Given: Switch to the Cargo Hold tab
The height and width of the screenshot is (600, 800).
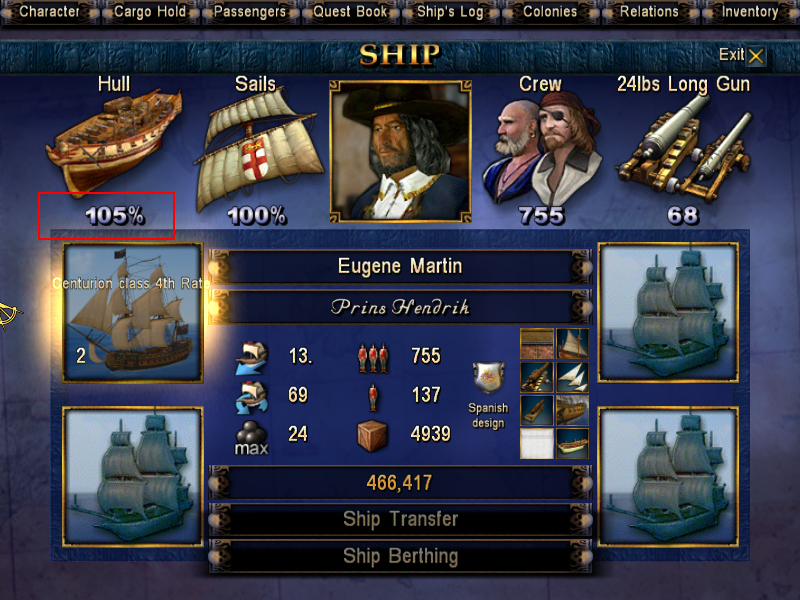Looking at the screenshot, I should 149,12.
